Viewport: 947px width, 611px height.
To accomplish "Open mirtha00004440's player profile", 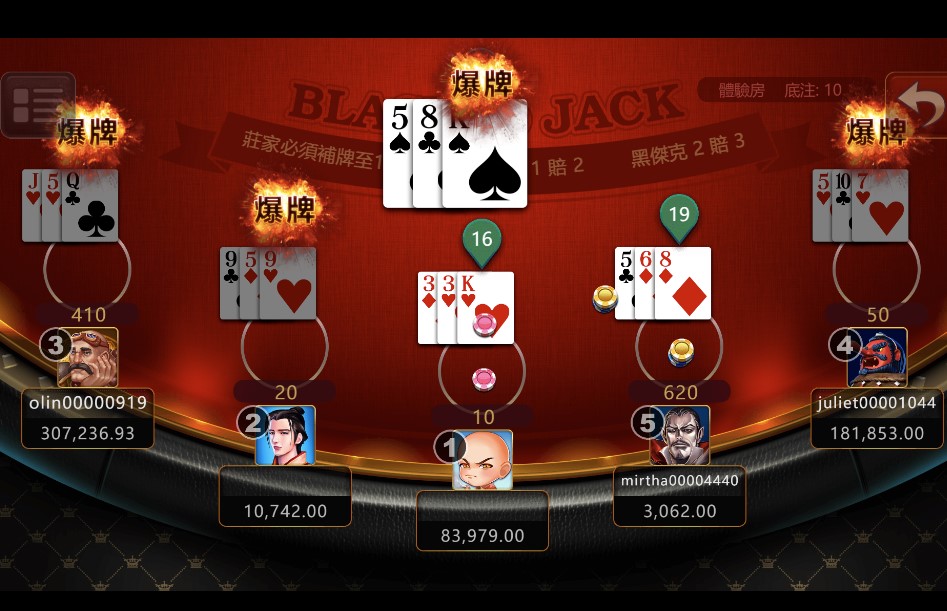I will 680,436.
